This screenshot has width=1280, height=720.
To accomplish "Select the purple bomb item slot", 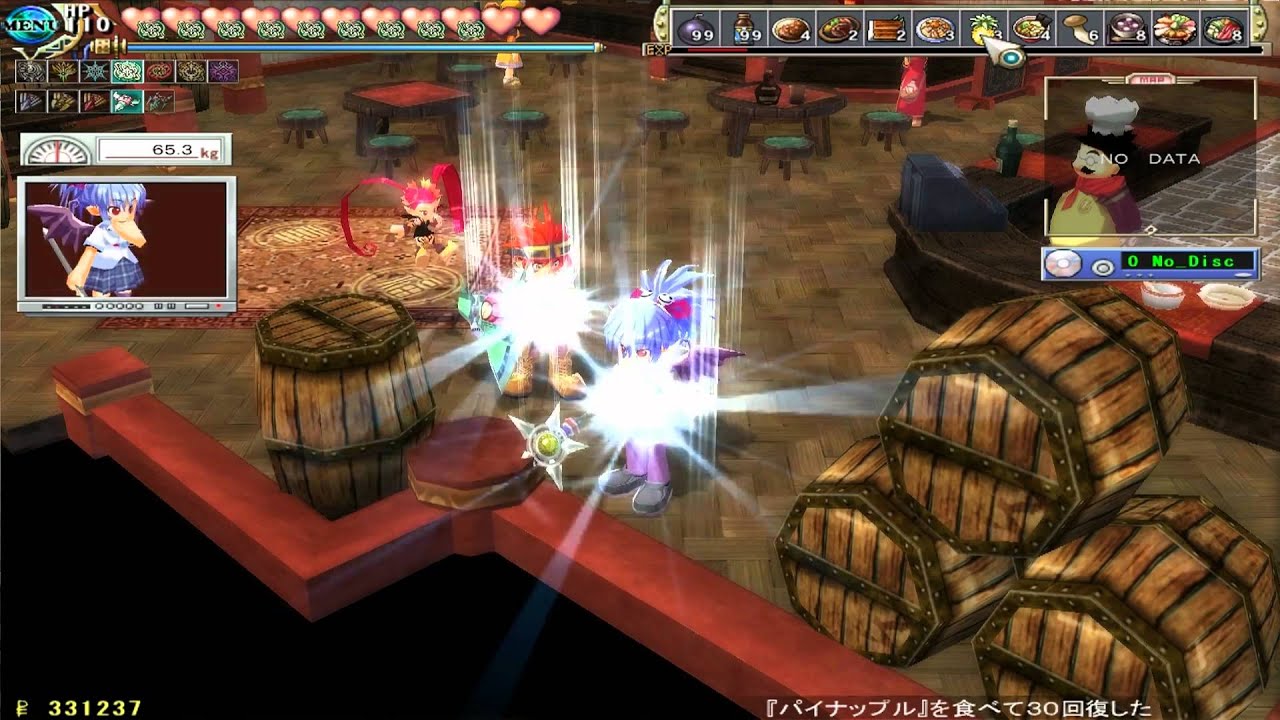I will tap(695, 29).
